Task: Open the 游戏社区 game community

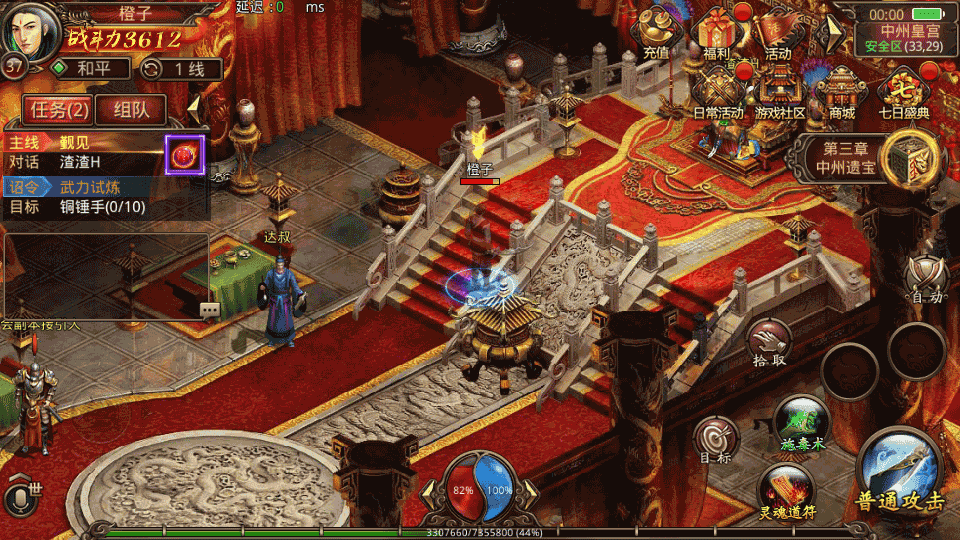Action: coord(780,90)
